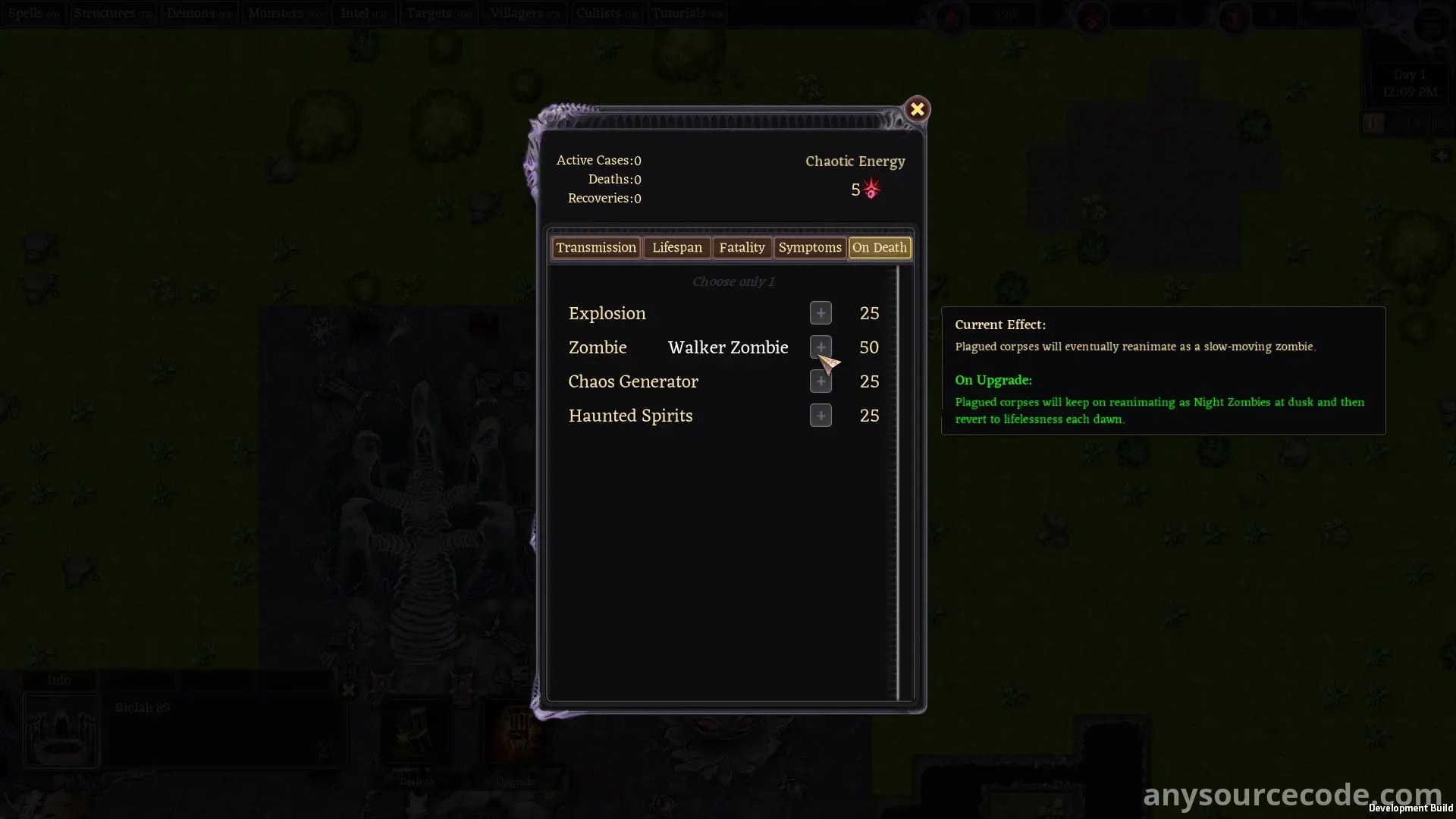Open the Monsters menu
Viewport: 1456px width, 819px height.
pyautogui.click(x=285, y=14)
